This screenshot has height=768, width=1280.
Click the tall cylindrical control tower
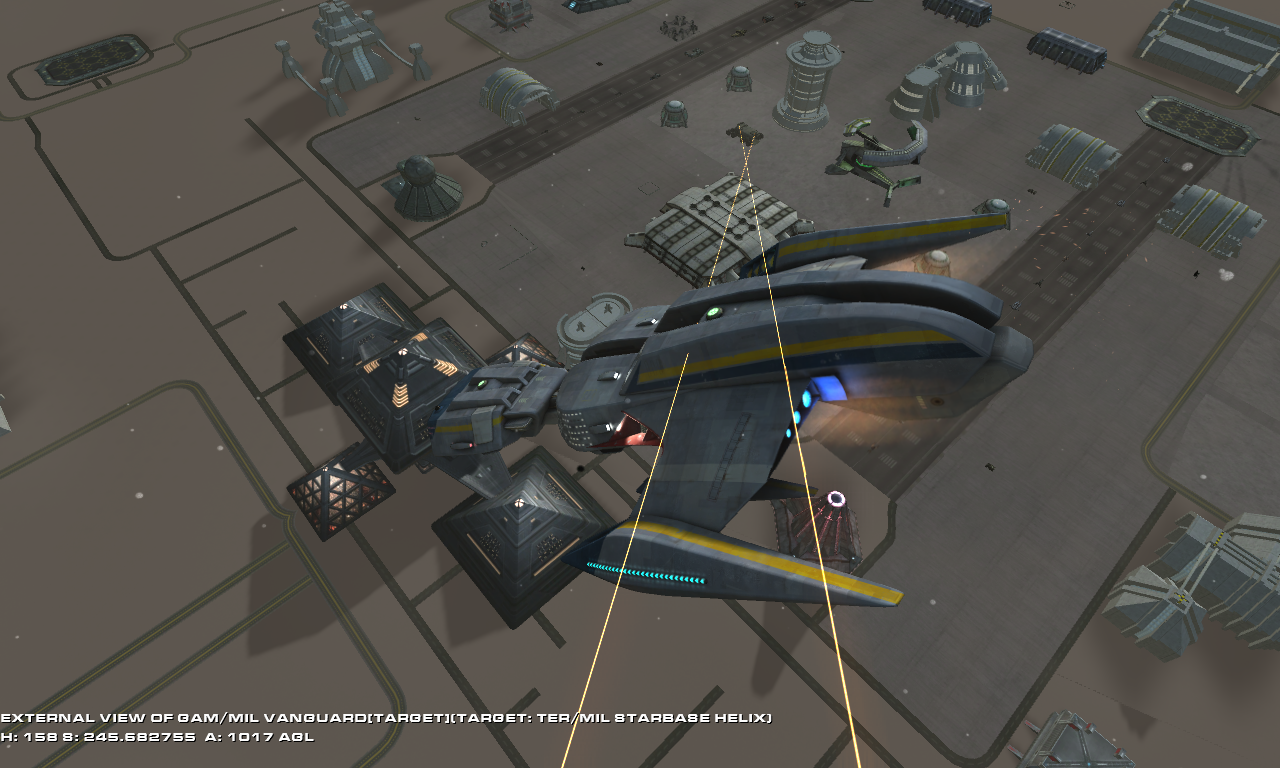pos(803,85)
